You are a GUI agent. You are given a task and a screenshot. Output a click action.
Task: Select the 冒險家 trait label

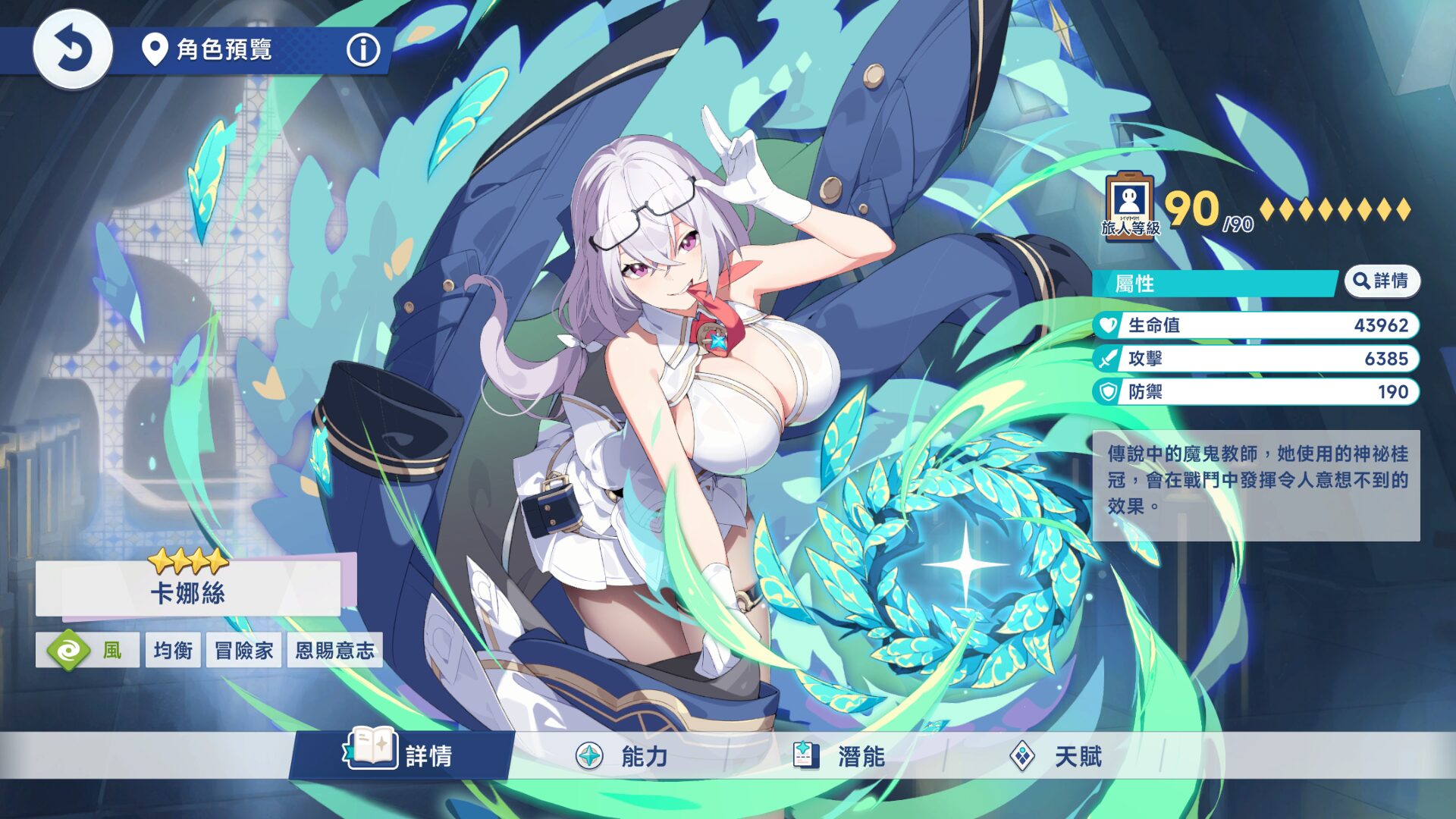[x=243, y=650]
